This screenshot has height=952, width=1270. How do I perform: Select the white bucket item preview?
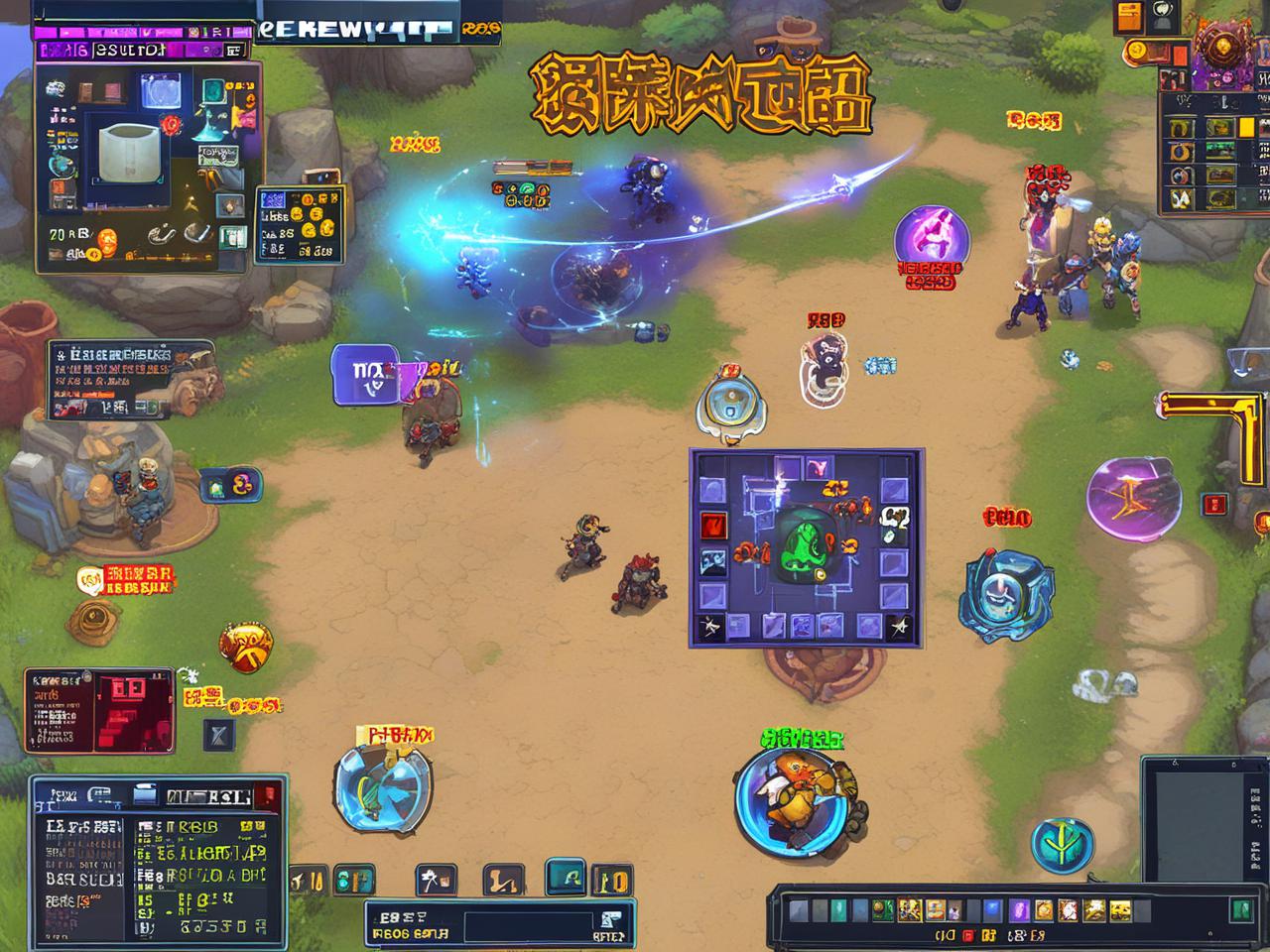click(131, 152)
